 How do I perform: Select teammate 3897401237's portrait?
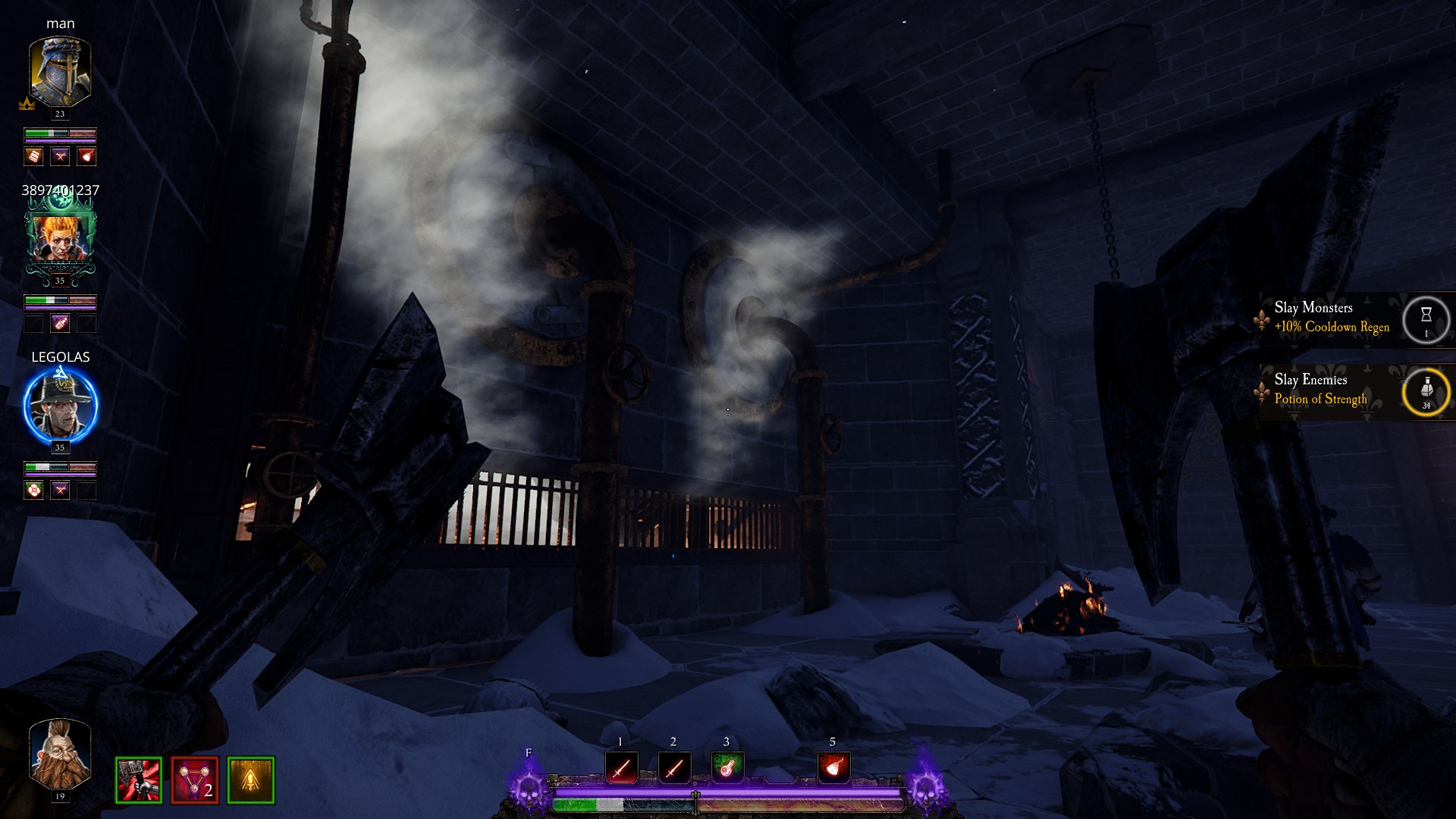pos(60,238)
